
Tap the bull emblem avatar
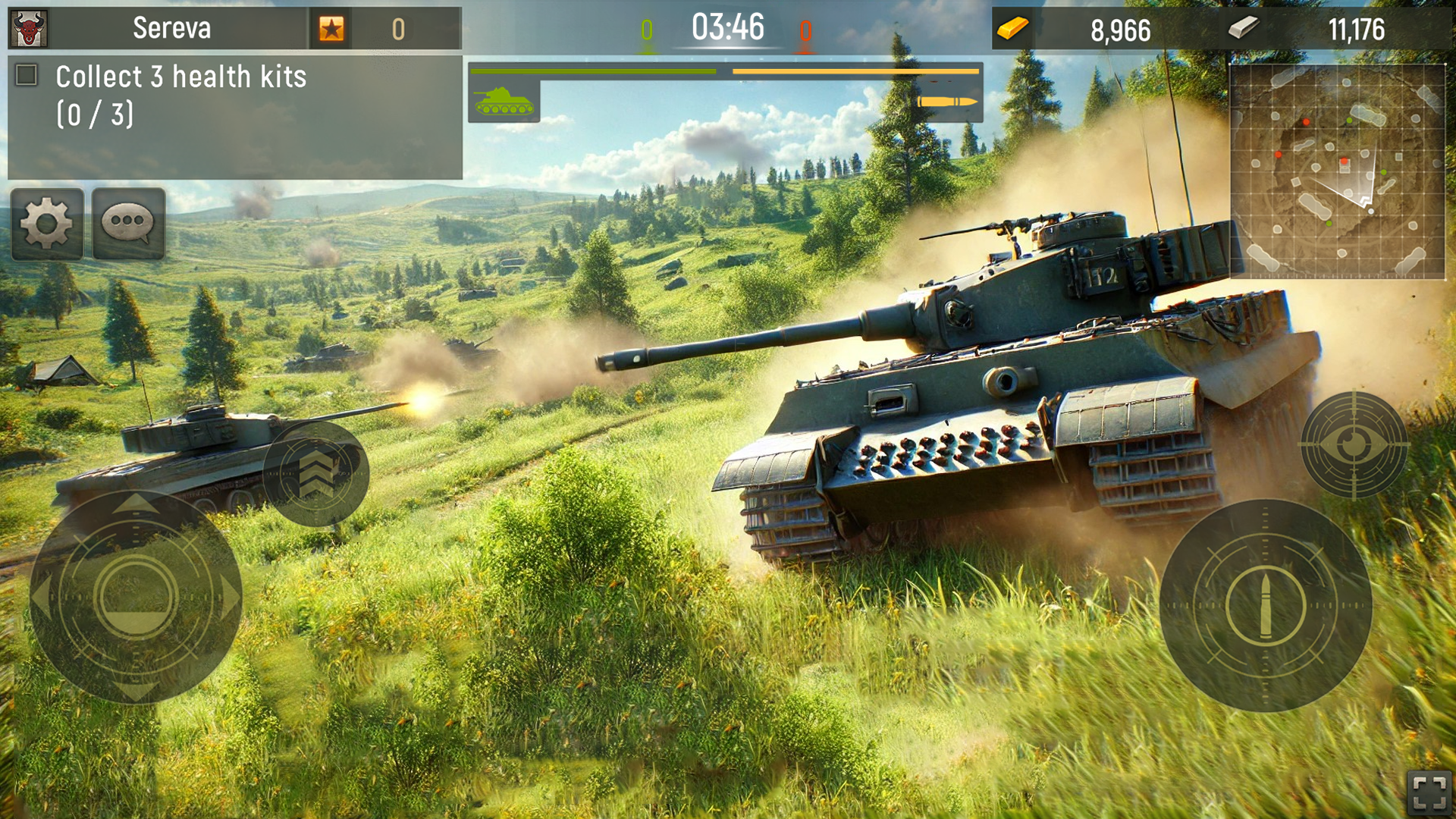coord(29,29)
